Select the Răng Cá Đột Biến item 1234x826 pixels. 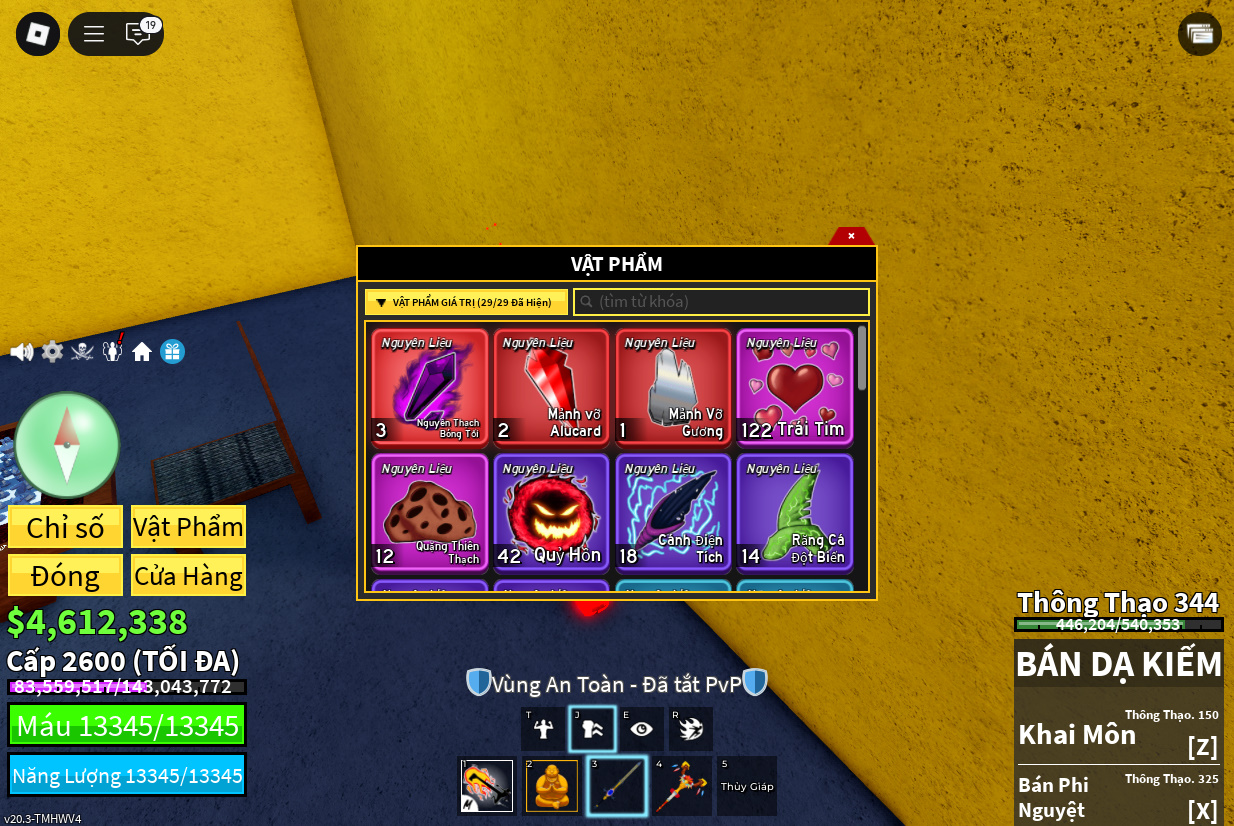click(795, 512)
